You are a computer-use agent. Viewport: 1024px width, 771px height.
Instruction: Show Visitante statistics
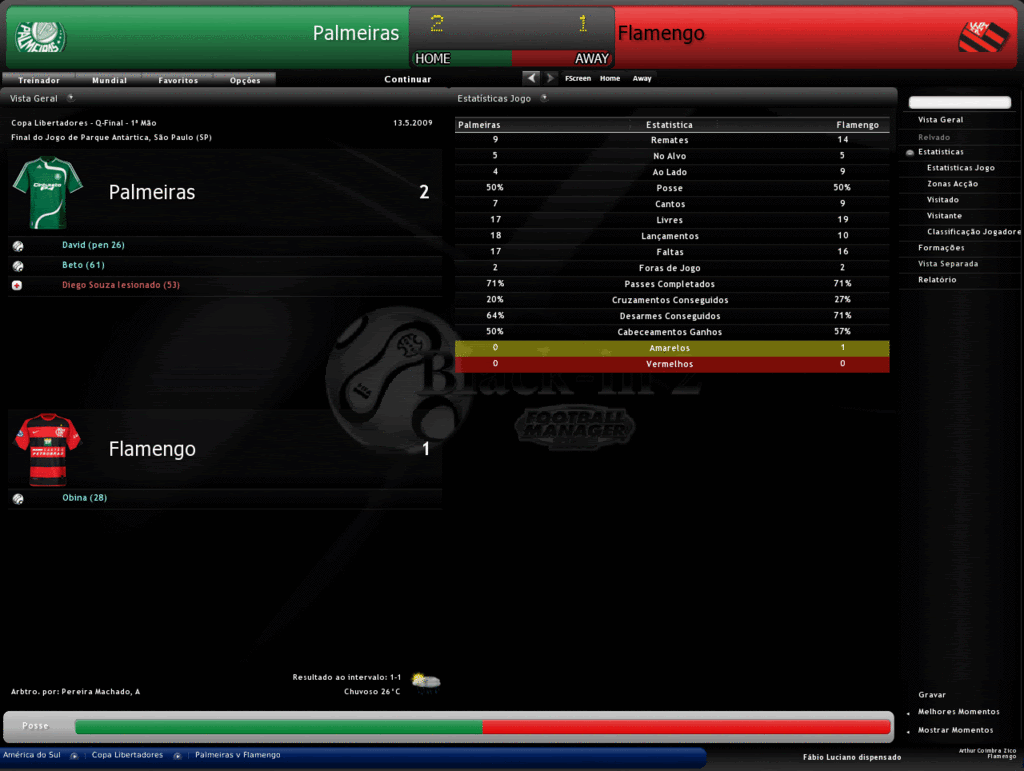pos(944,216)
